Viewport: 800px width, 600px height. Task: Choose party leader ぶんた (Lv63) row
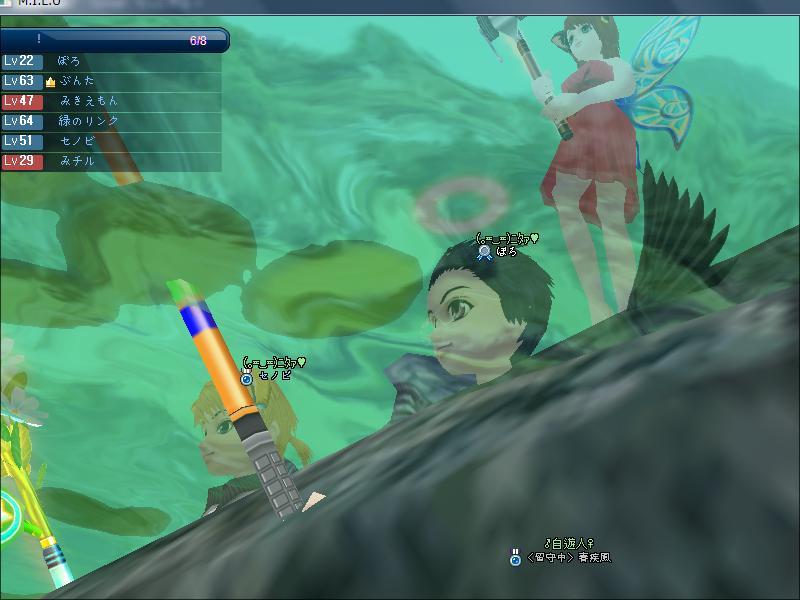coord(110,81)
